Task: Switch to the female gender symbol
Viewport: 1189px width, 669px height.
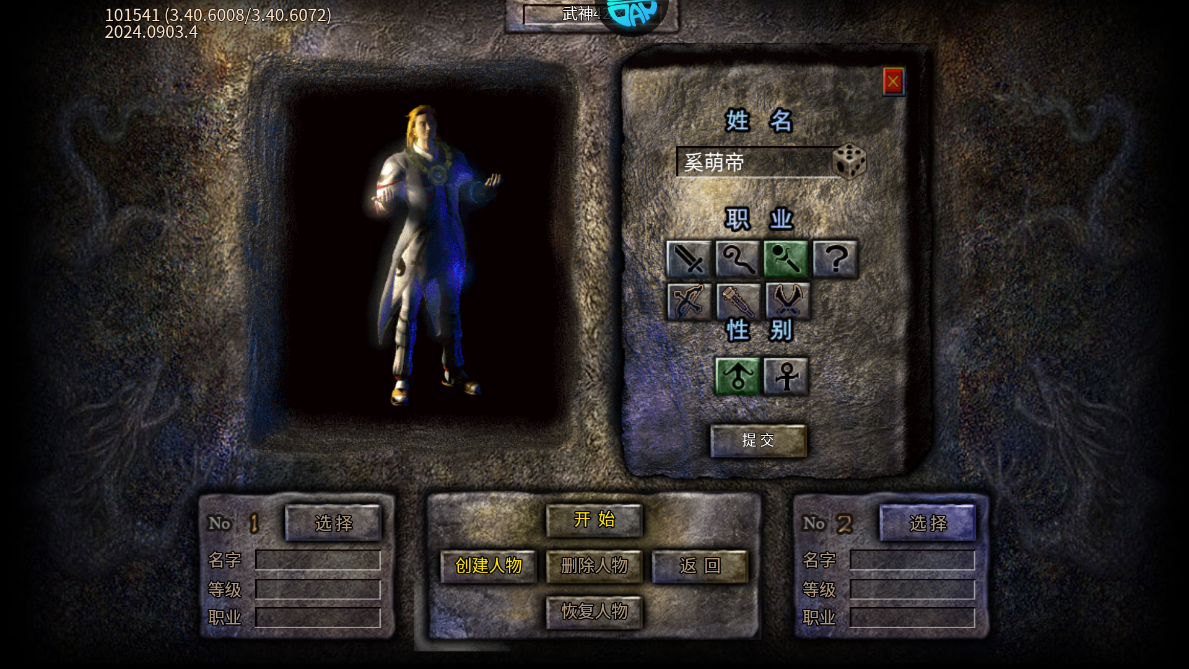Action: click(786, 376)
